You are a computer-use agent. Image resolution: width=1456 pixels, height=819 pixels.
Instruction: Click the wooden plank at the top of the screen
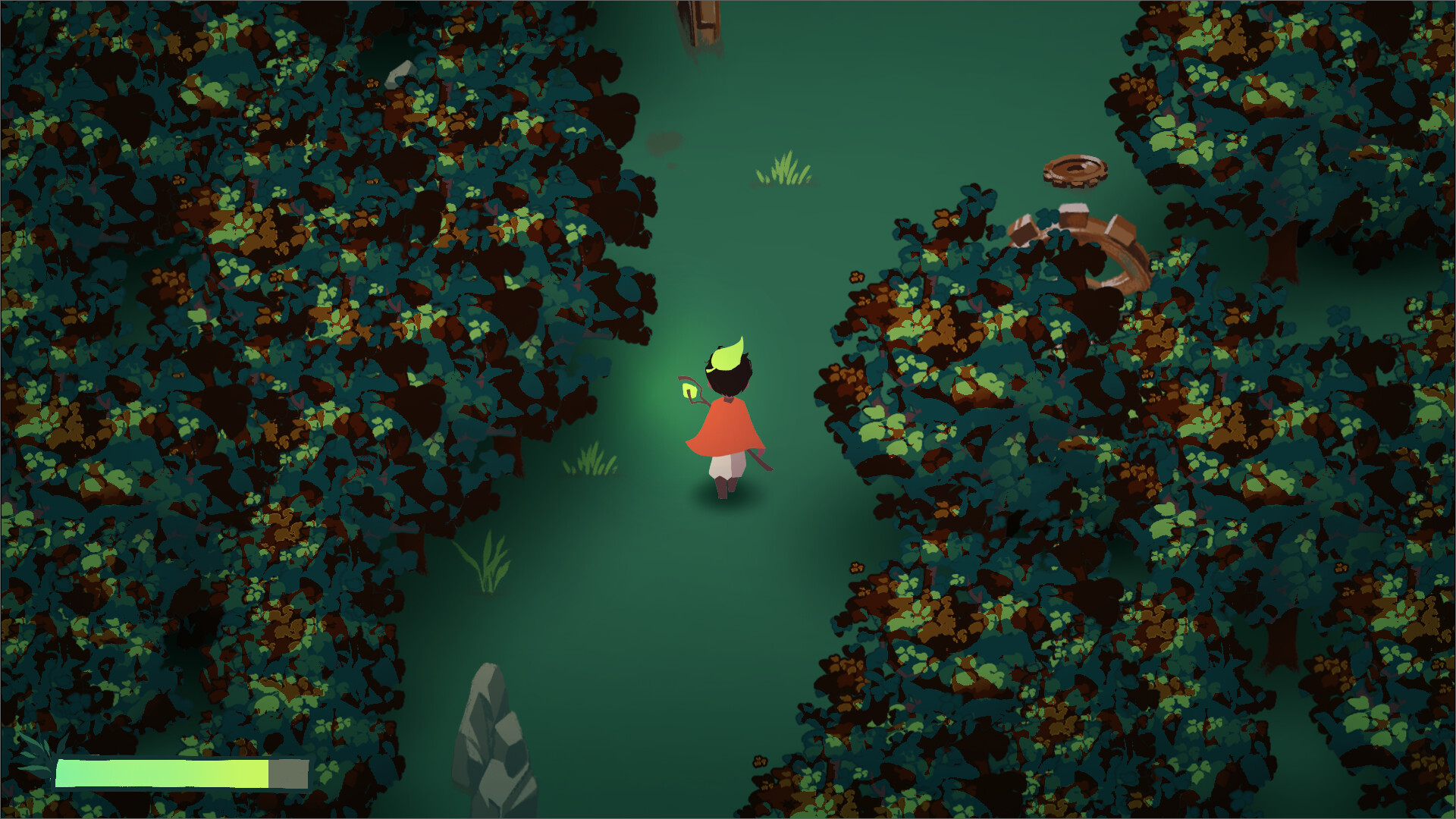click(x=704, y=19)
